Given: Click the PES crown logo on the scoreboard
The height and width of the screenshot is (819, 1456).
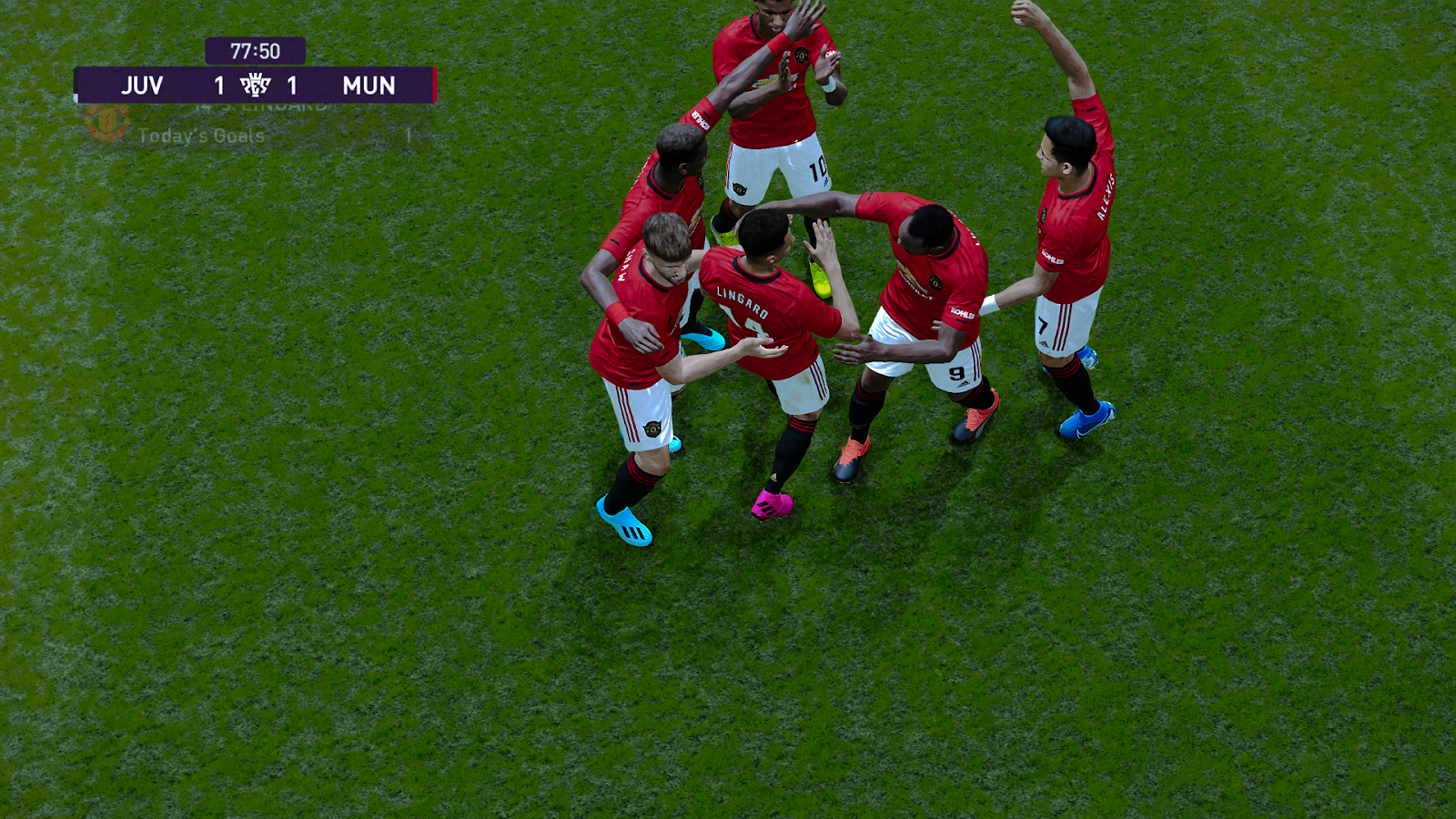Looking at the screenshot, I should tap(258, 85).
